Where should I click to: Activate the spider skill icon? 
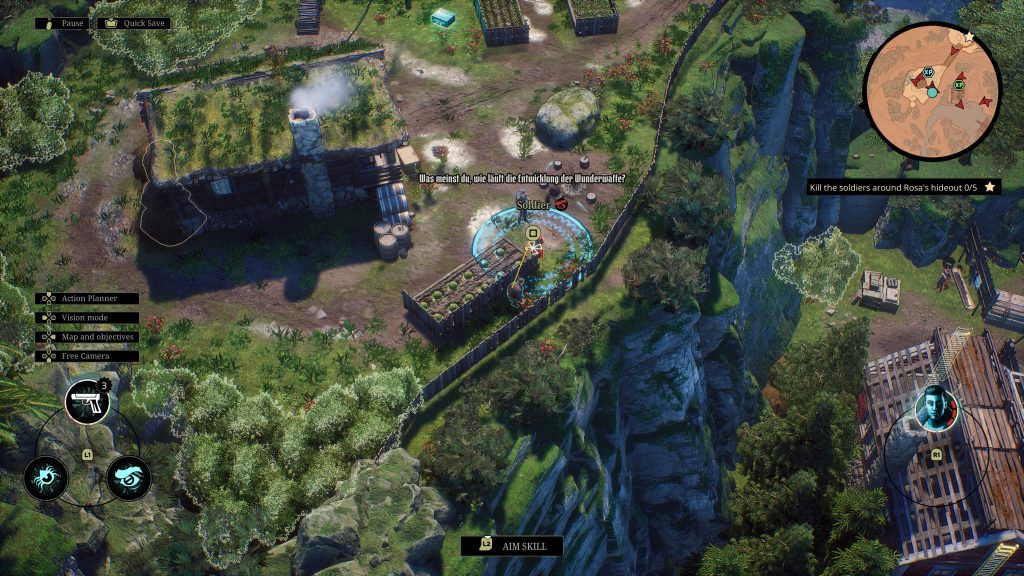click(x=46, y=477)
